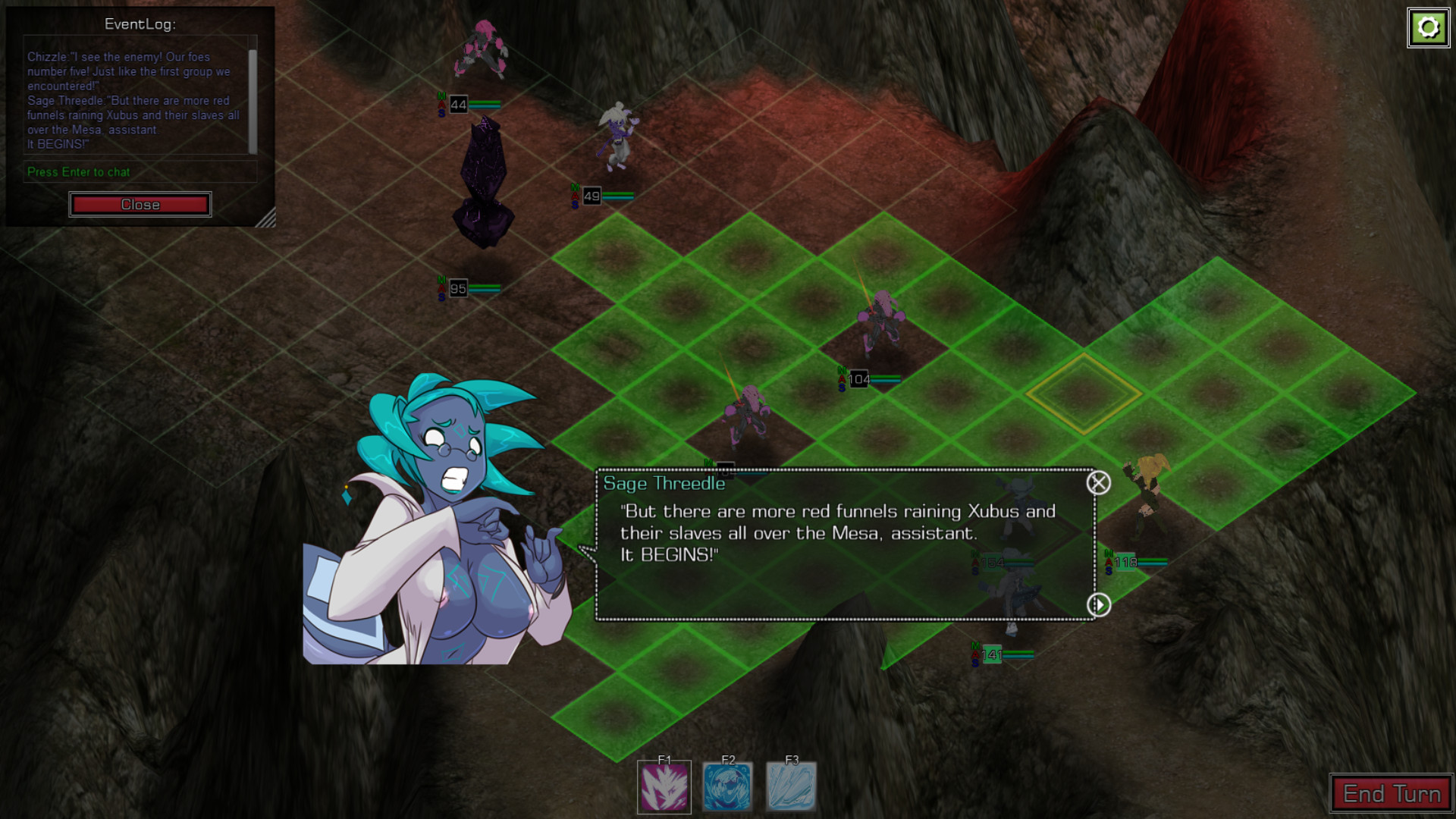This screenshot has width=1456, height=819.
Task: Open the gear settings menu
Action: point(1428,28)
